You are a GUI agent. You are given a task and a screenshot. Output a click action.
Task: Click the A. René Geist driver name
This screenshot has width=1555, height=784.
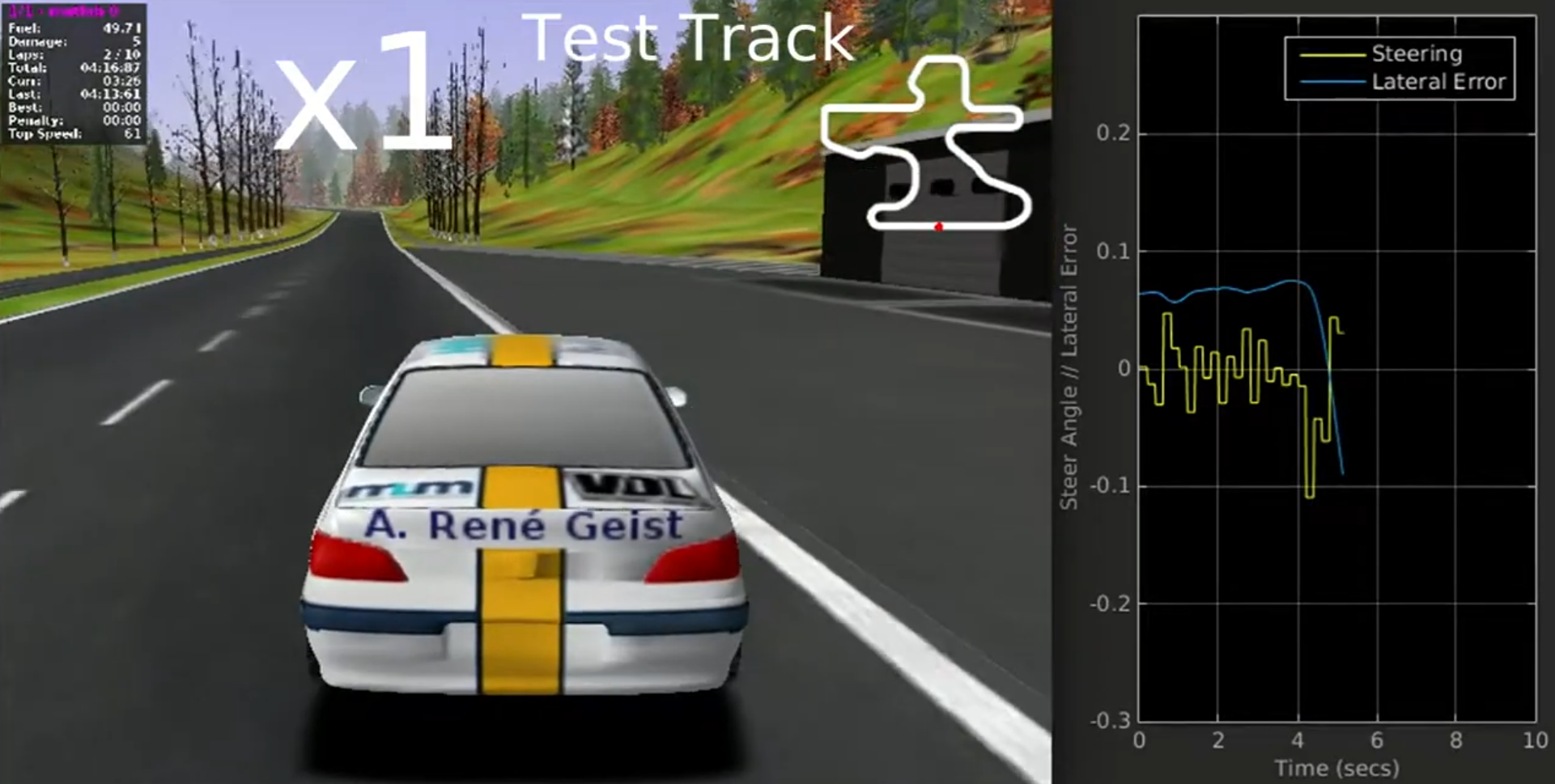coord(522,526)
